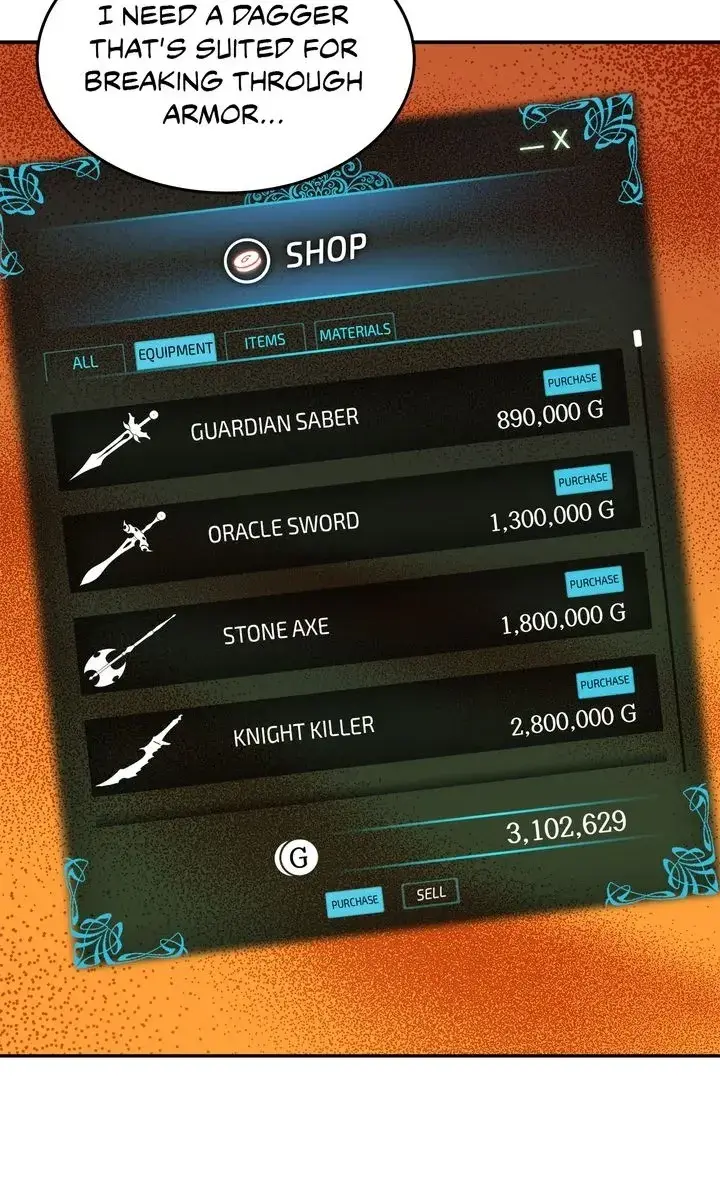Select the Equipment tab

(175, 350)
